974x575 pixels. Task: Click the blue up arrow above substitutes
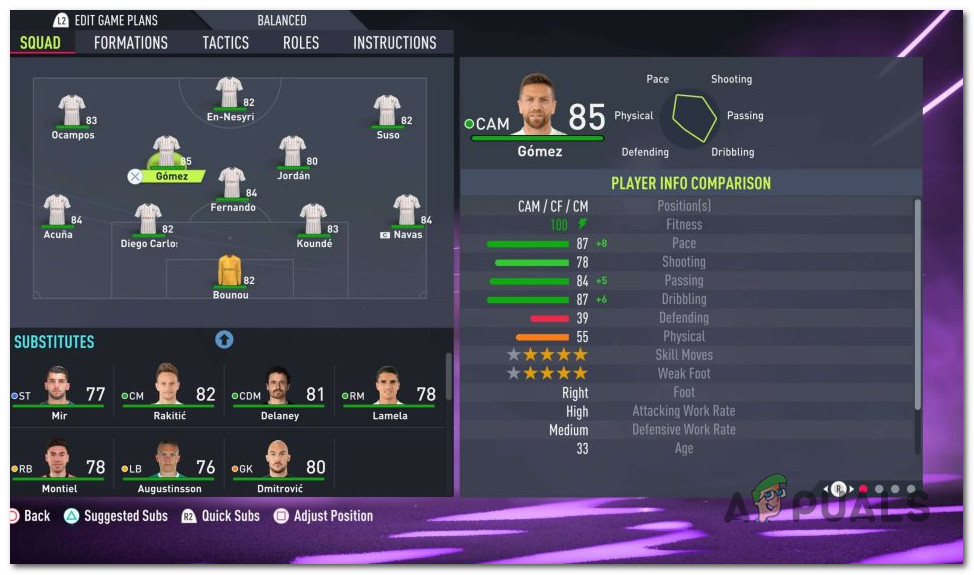point(224,340)
